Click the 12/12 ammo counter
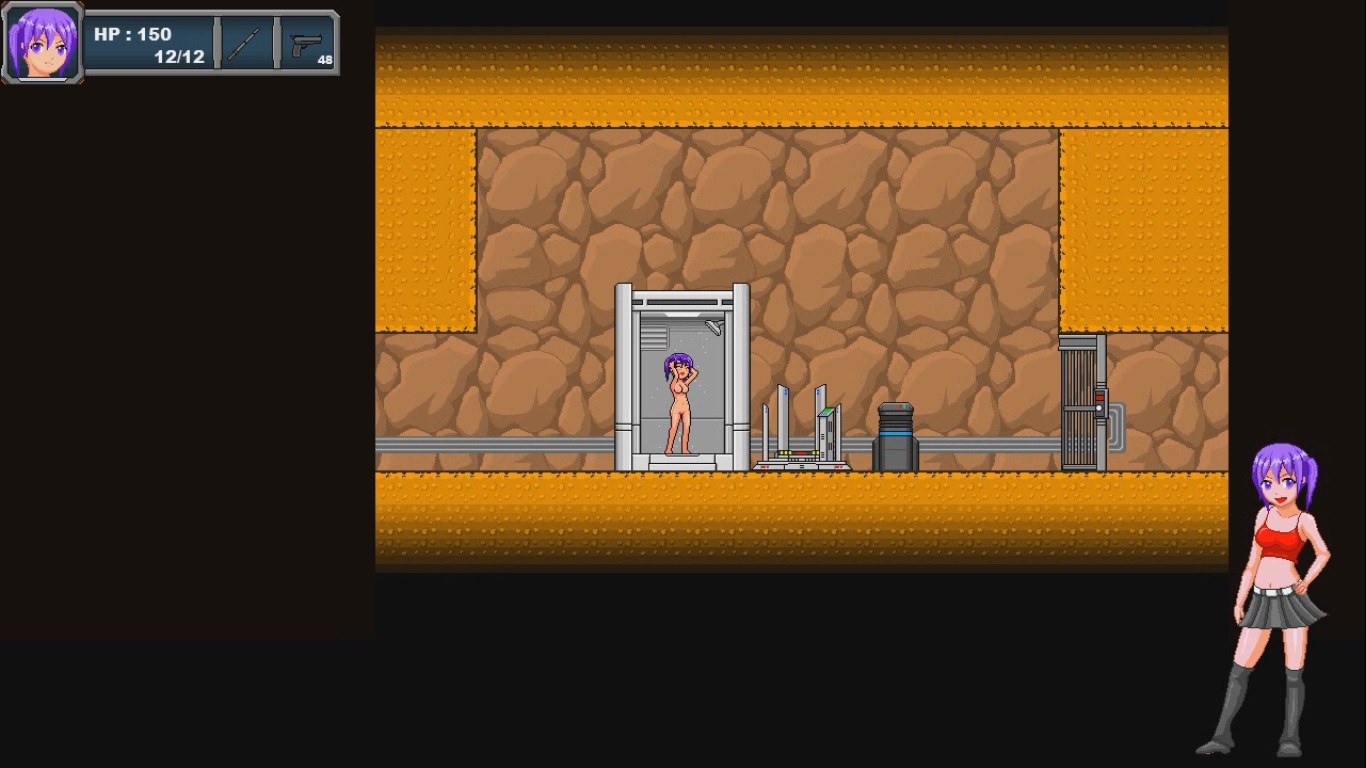 (x=178, y=56)
